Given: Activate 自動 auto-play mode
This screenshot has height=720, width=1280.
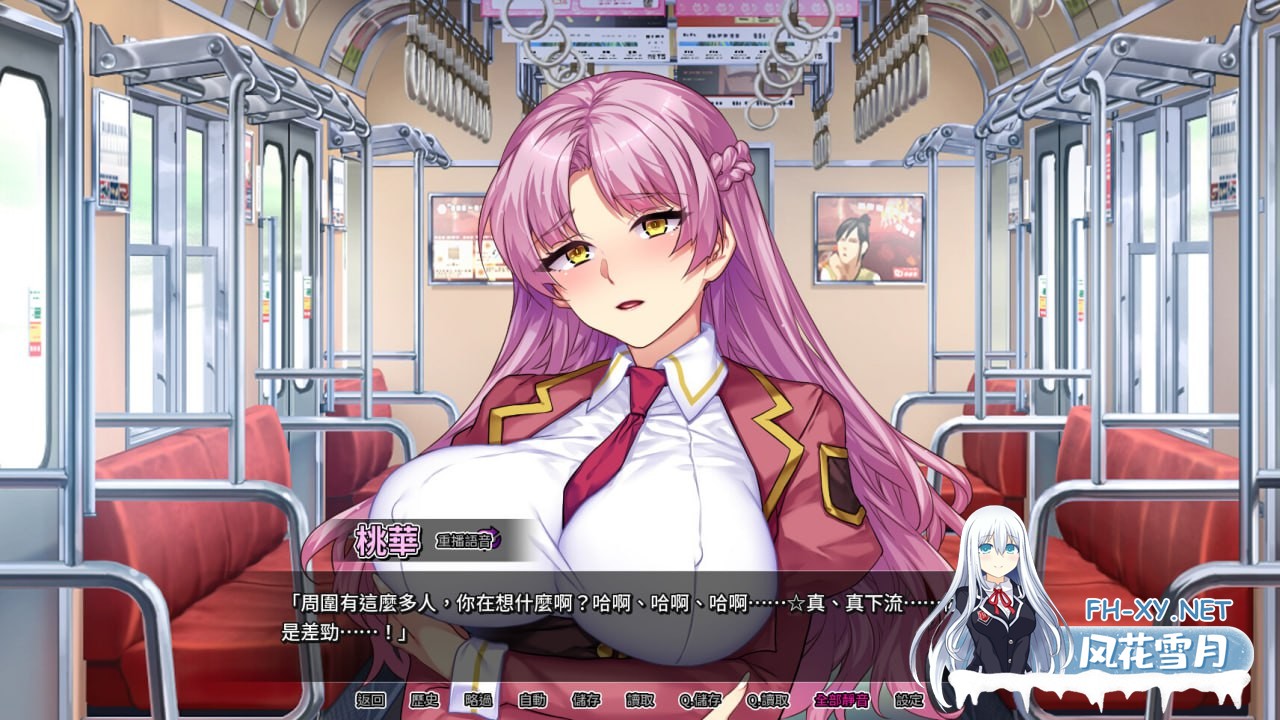Looking at the screenshot, I should pos(534,703).
